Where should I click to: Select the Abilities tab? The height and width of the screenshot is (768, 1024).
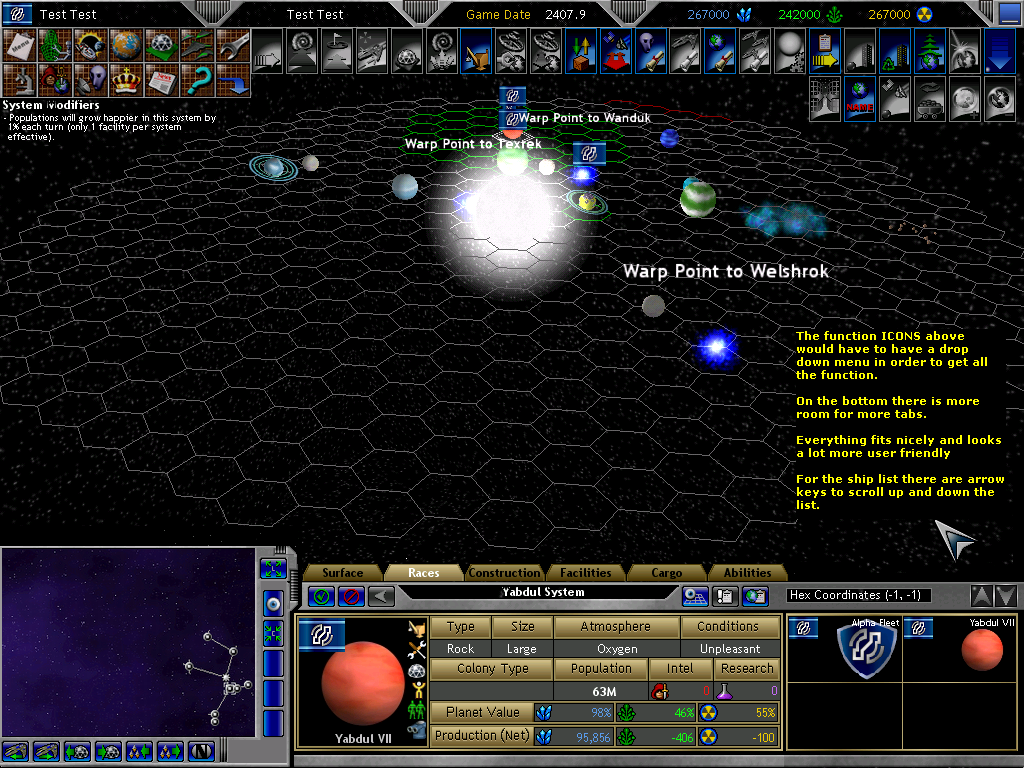(748, 573)
